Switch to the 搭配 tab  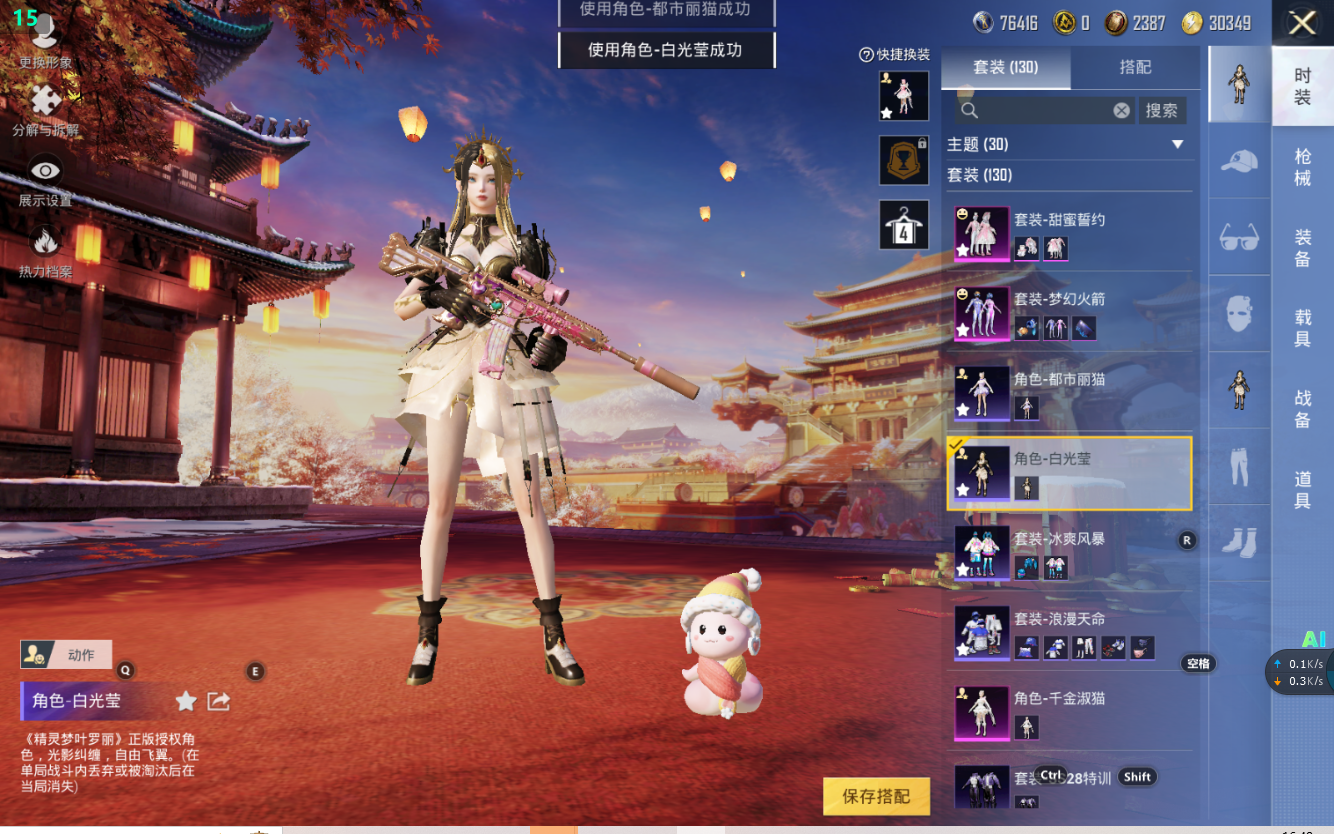pyautogui.click(x=1135, y=67)
